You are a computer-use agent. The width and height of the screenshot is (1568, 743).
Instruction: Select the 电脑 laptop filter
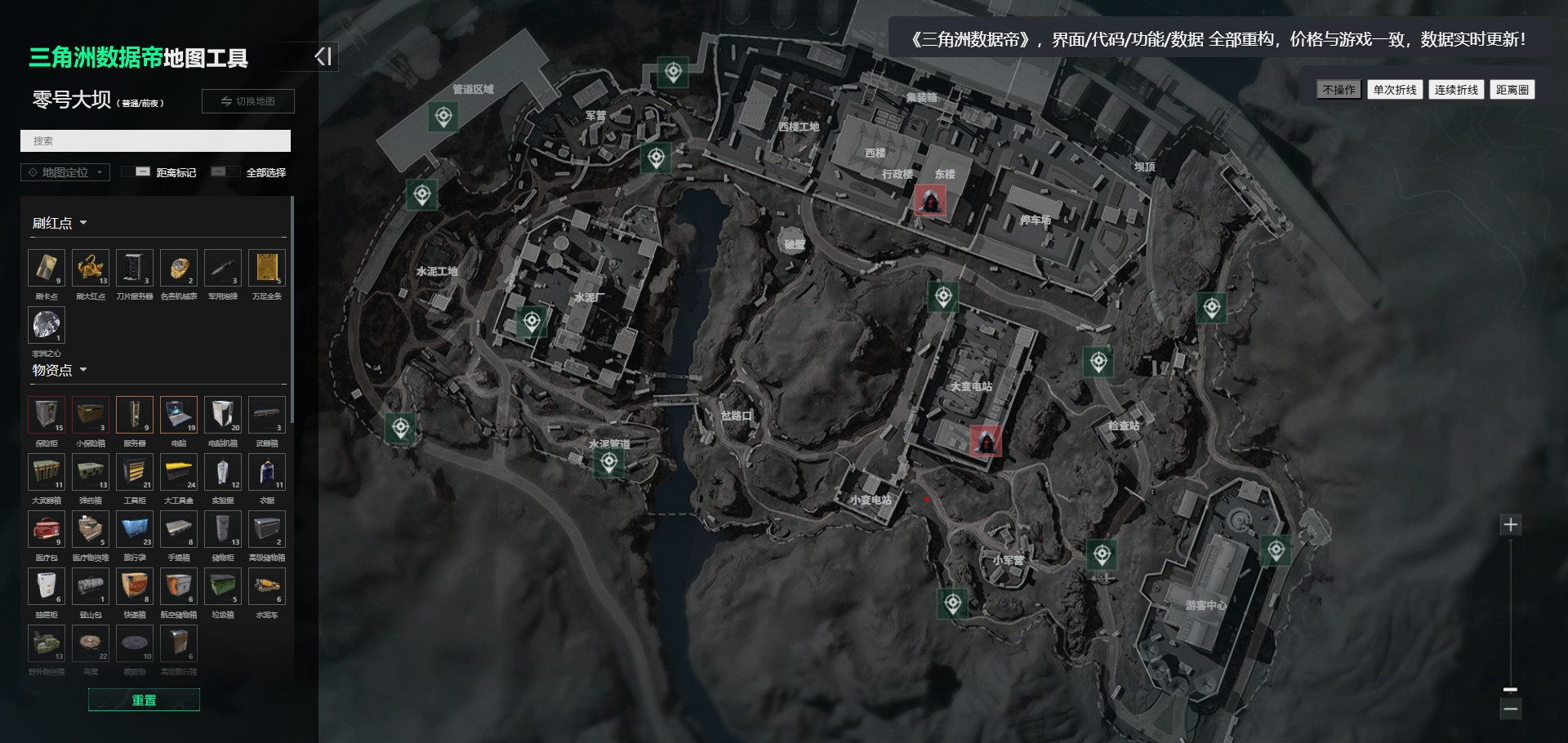[179, 415]
